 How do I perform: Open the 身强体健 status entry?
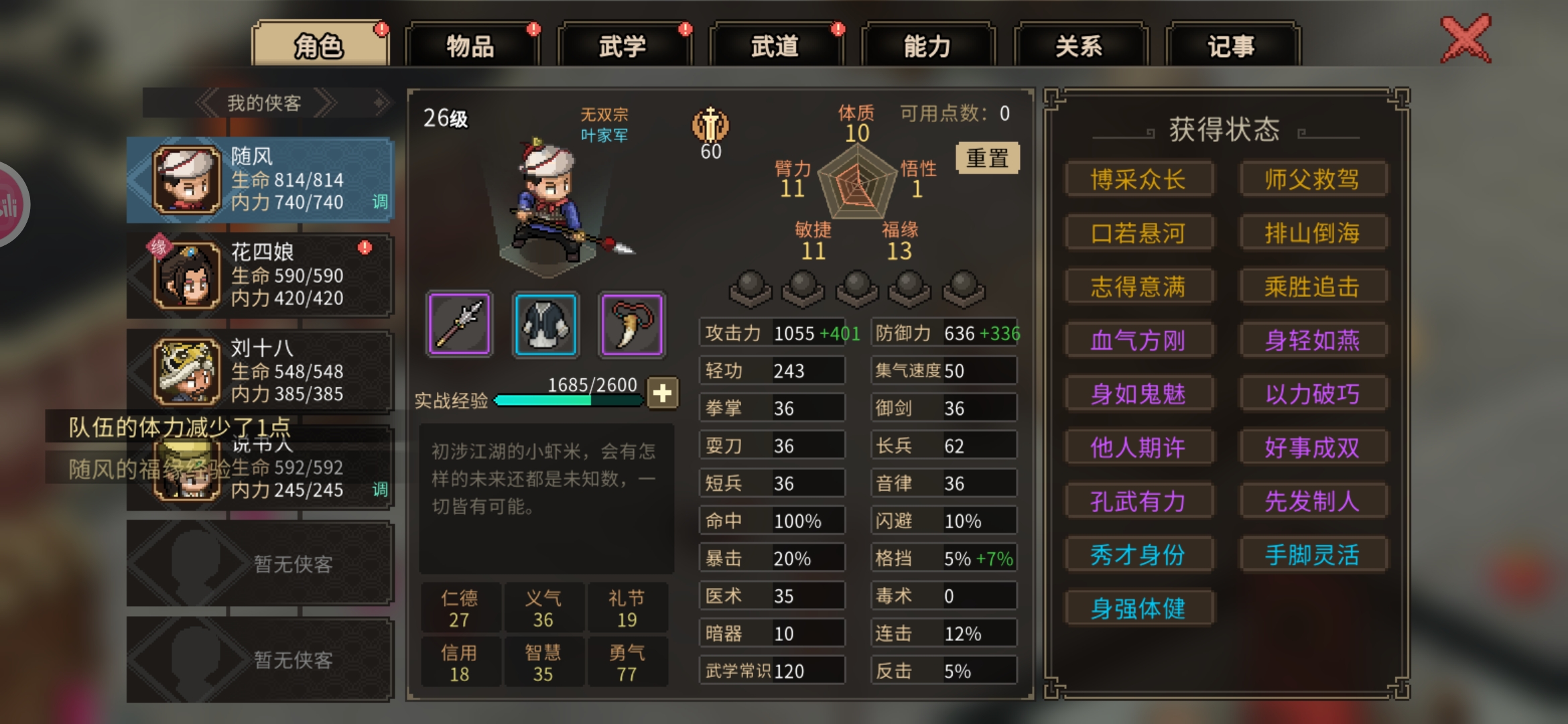pyautogui.click(x=1138, y=609)
